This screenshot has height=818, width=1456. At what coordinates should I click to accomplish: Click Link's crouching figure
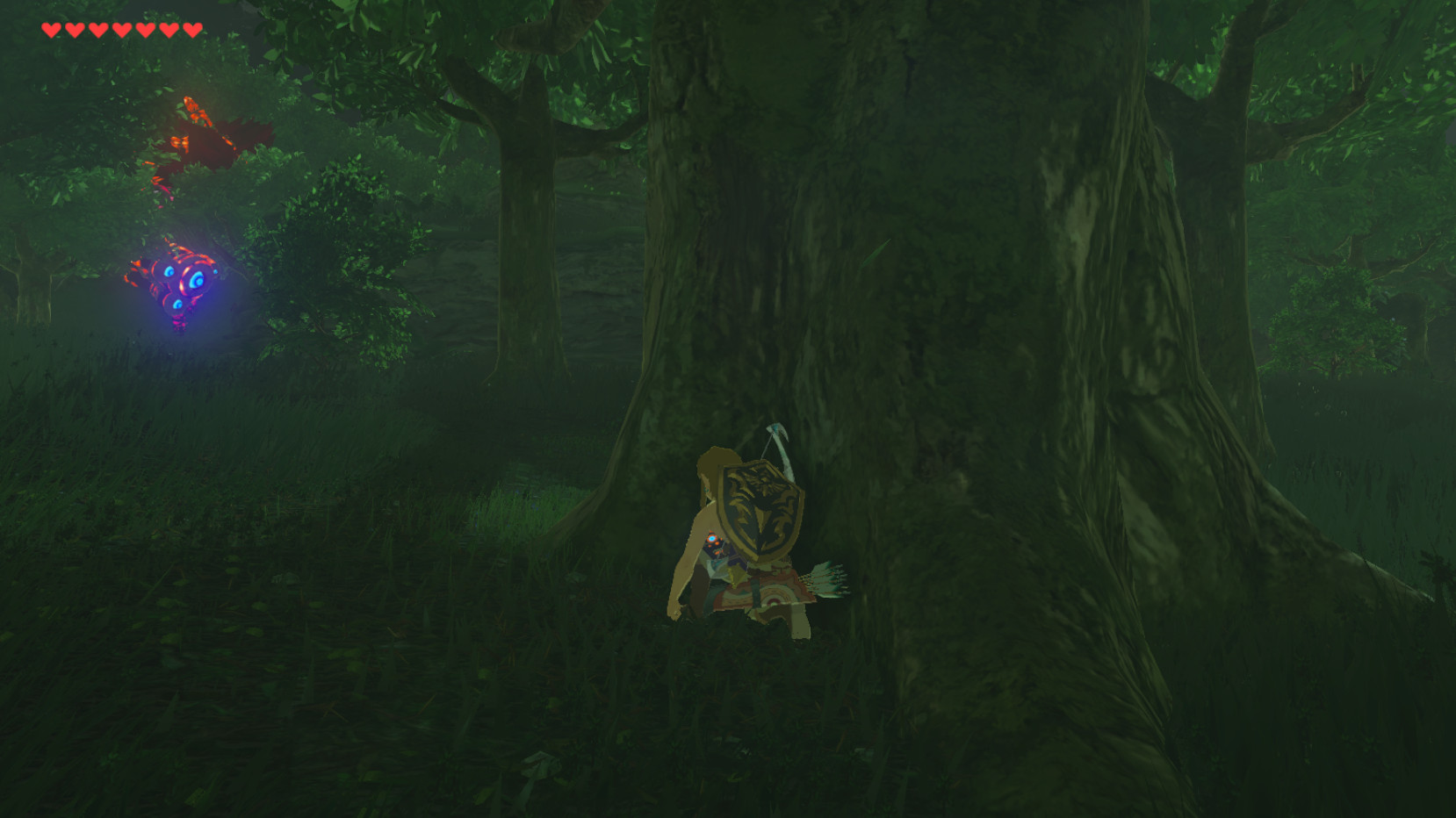738,544
